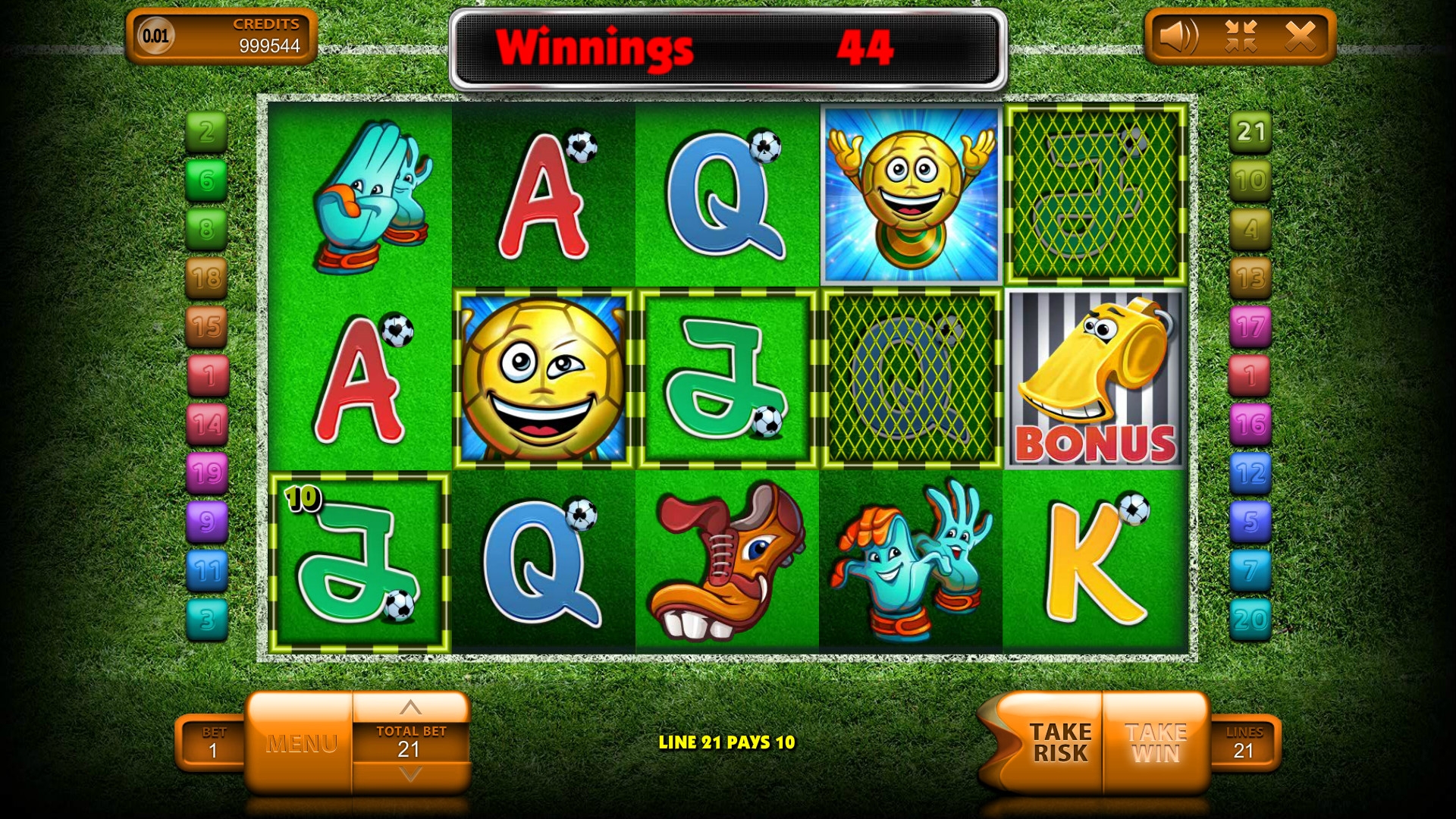Select payline 2 marker

pyautogui.click(x=206, y=132)
